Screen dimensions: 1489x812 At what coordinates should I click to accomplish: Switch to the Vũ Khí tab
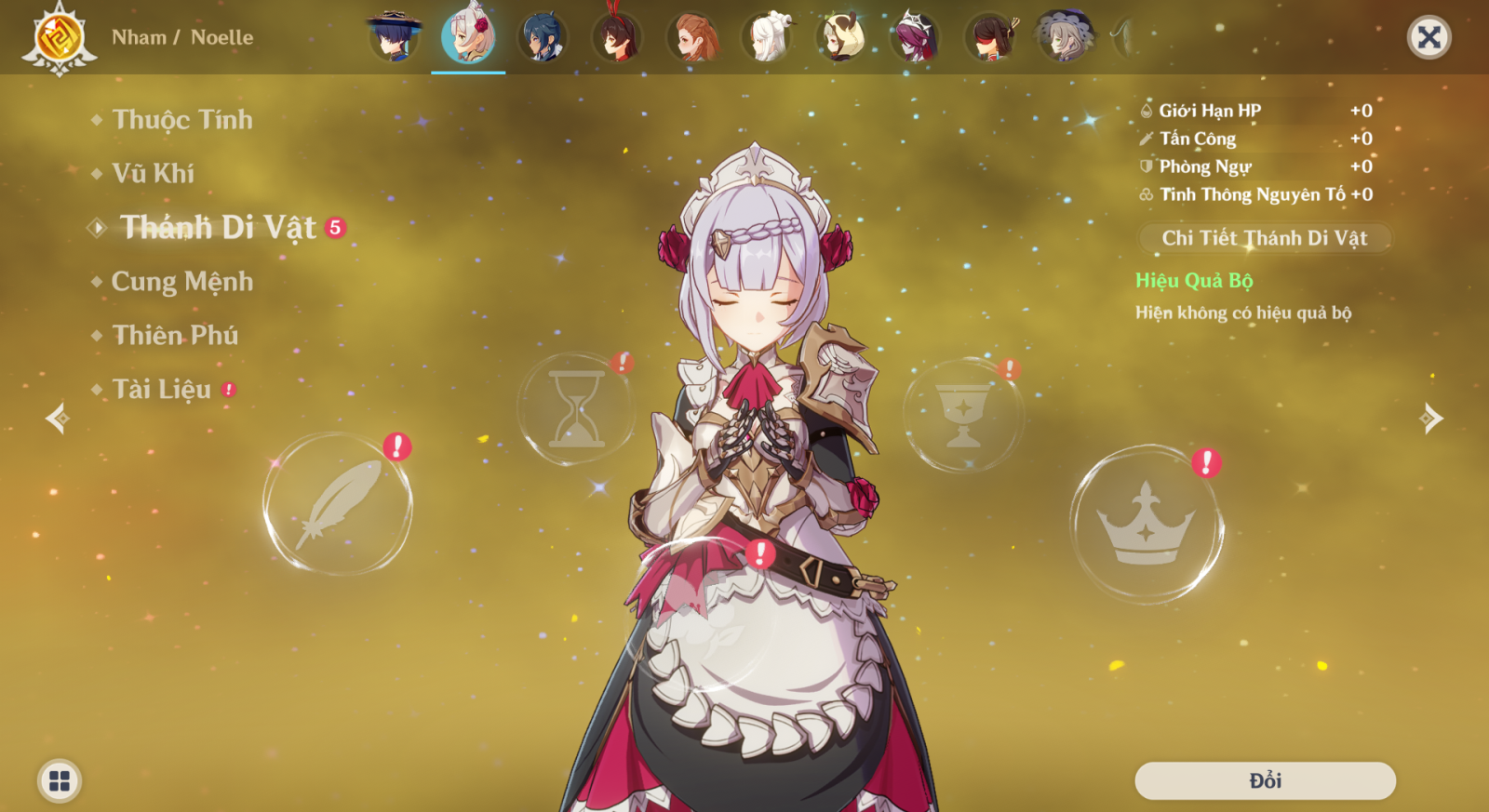pos(152,173)
